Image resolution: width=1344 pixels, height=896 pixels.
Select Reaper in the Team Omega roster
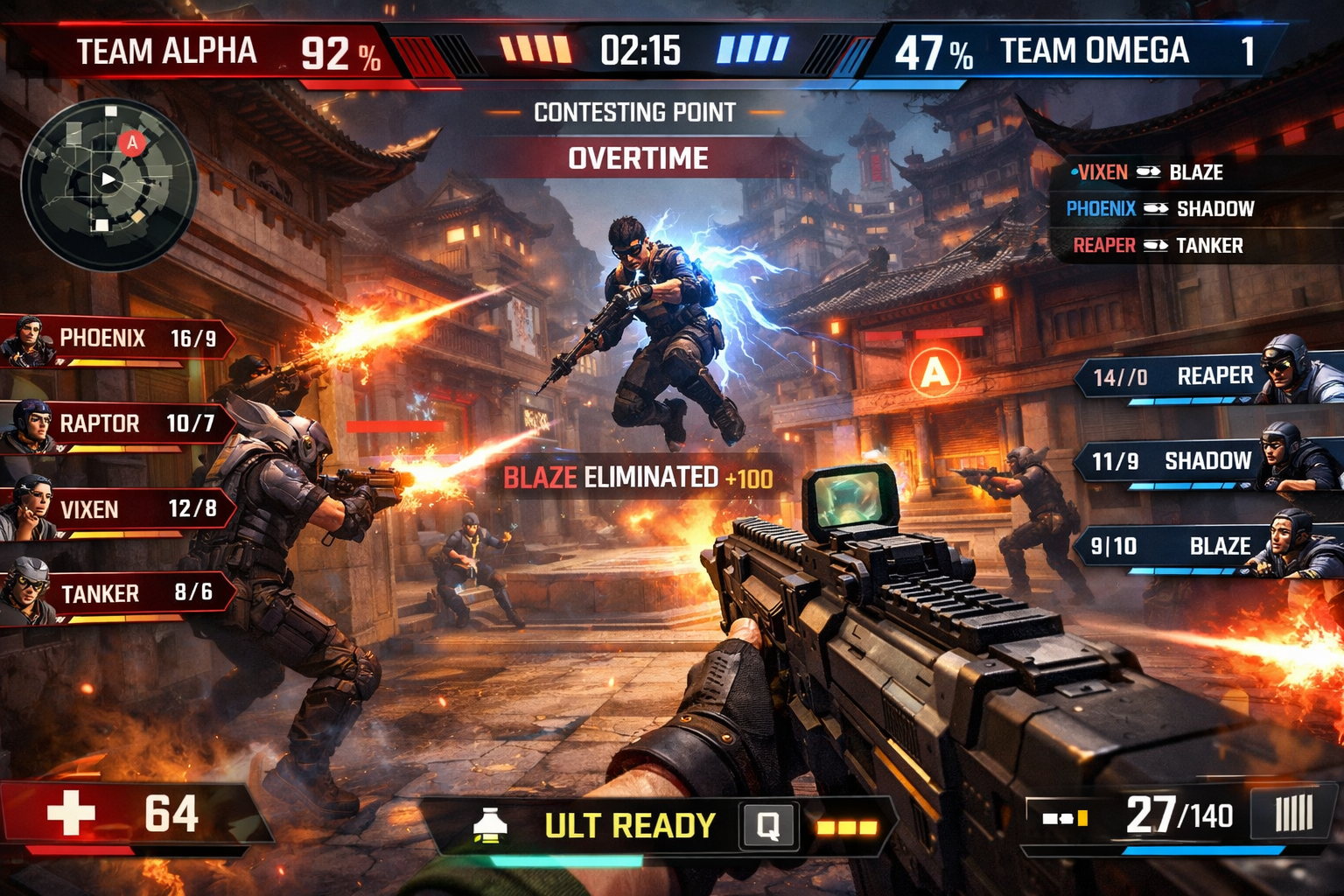click(1207, 377)
